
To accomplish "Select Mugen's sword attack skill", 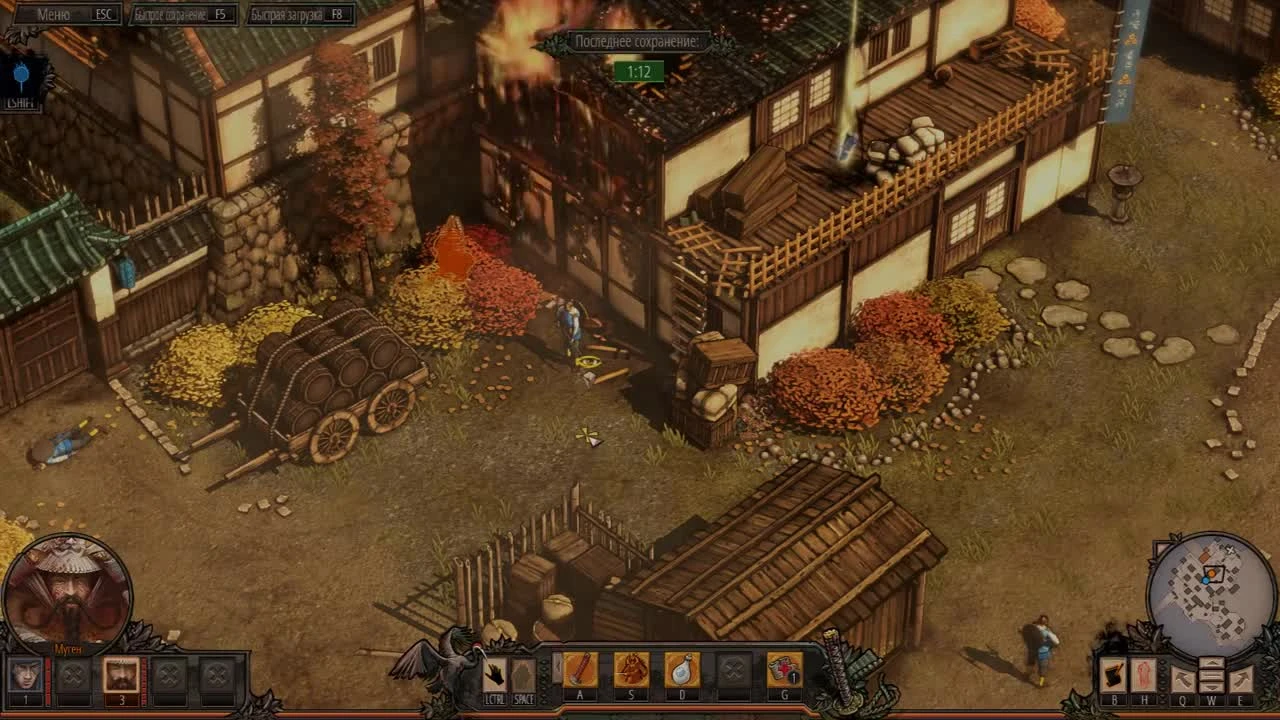I will 579,670.
